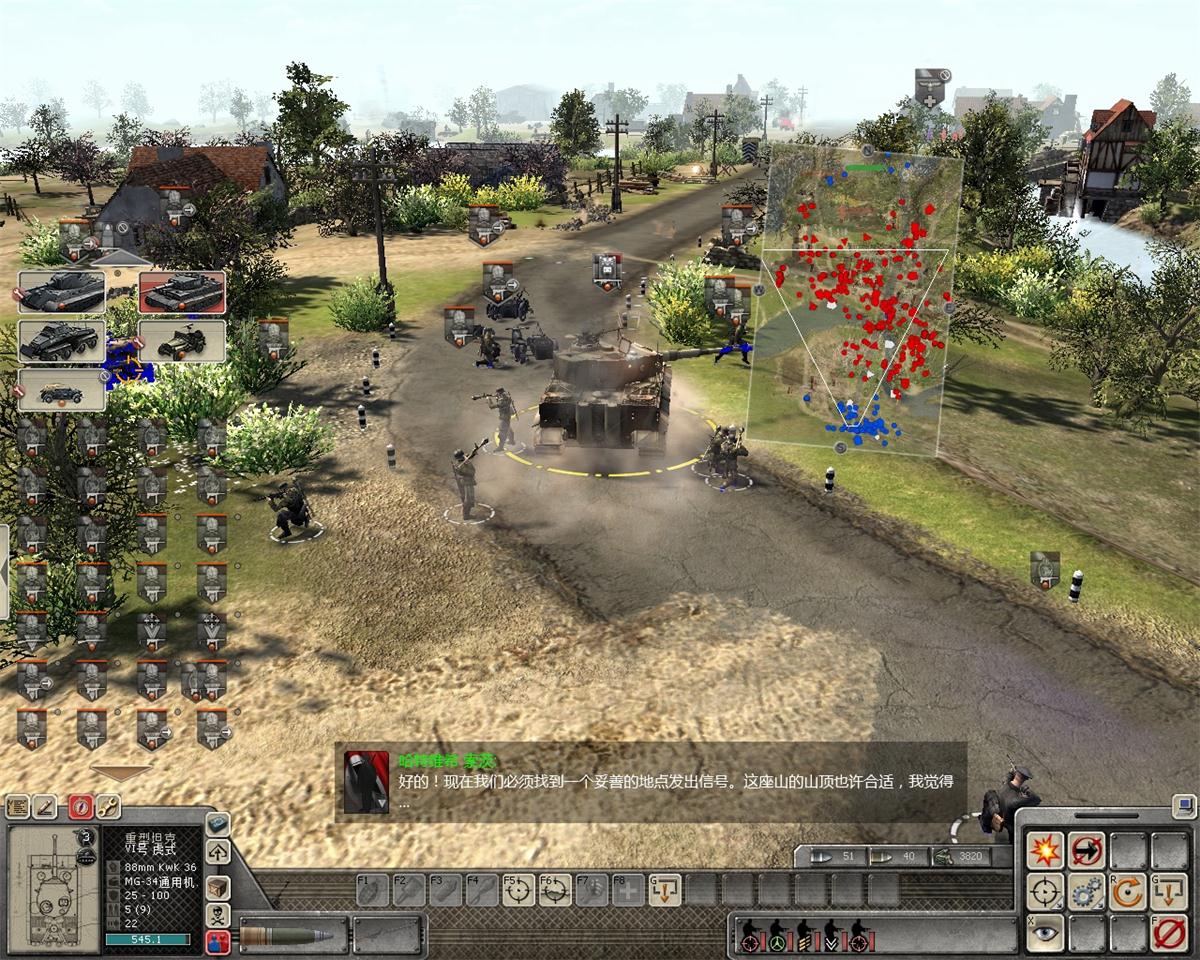This screenshot has width=1200, height=960.
Task: Click the red and blue soldiers button
Action: click(218, 941)
